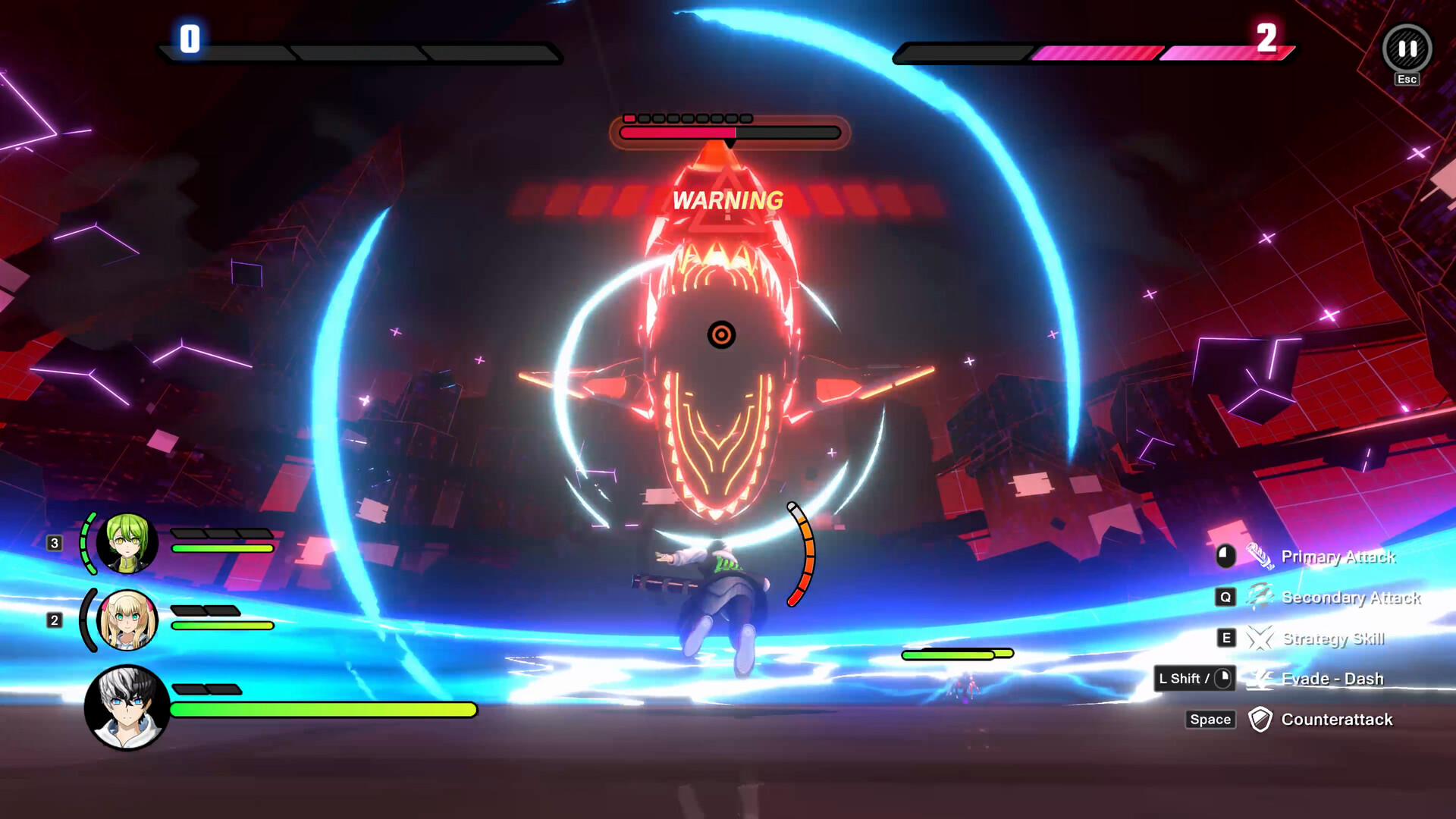Click the targeting reticle on the boss
The height and width of the screenshot is (819, 1456).
(x=722, y=335)
